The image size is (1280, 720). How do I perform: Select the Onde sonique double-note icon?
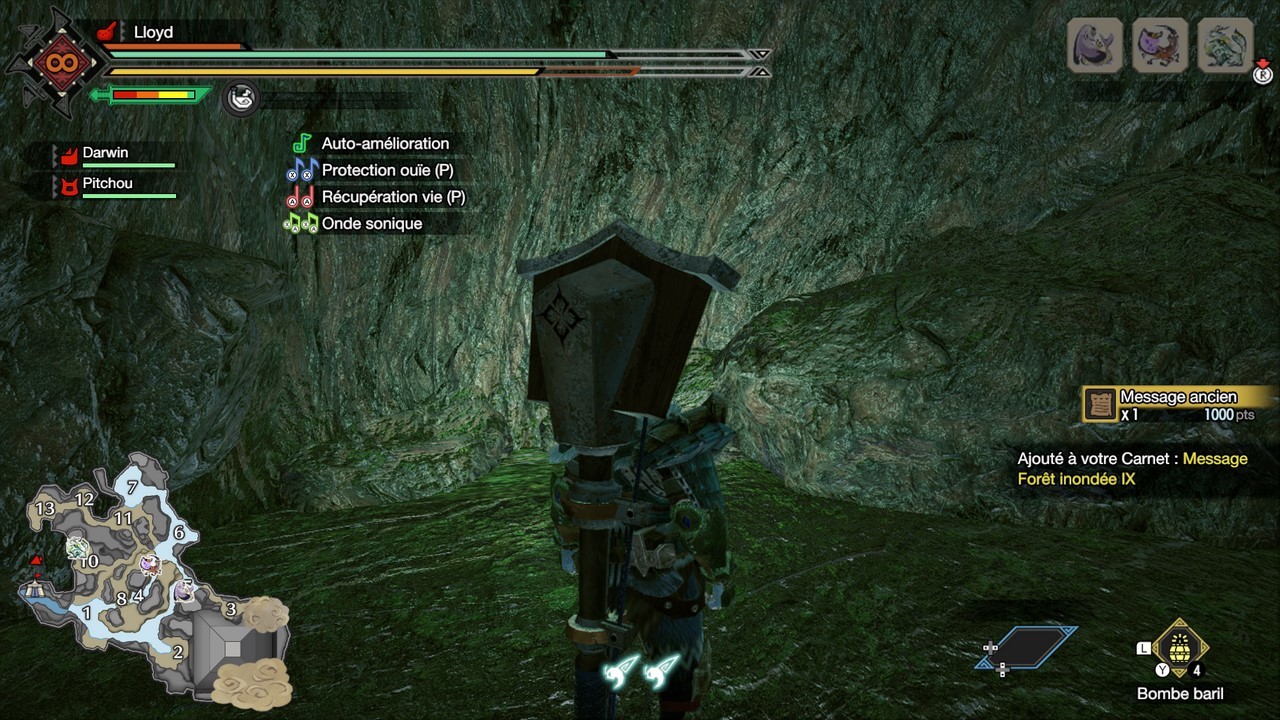click(303, 223)
